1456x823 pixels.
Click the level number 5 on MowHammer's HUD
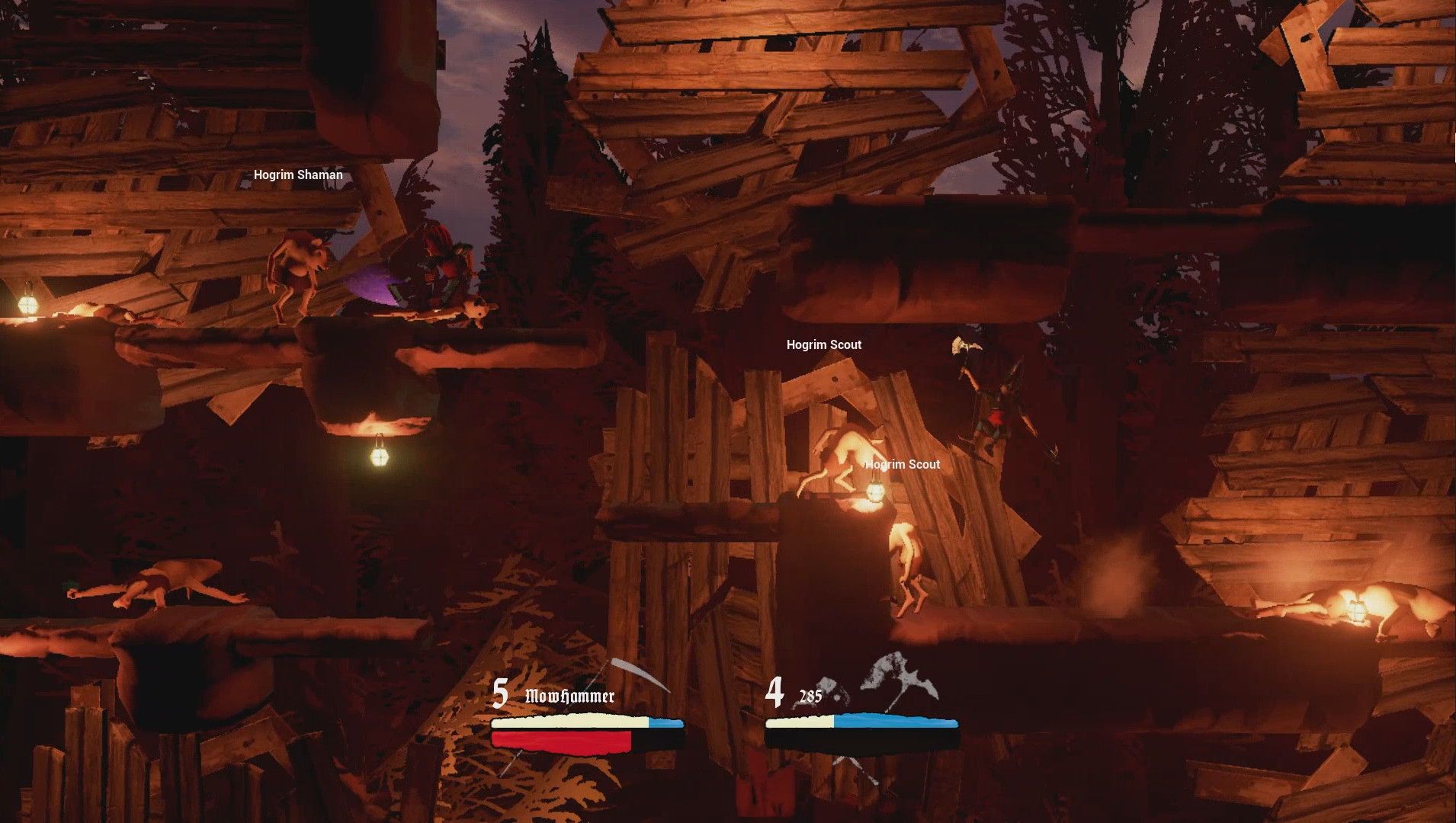click(500, 694)
